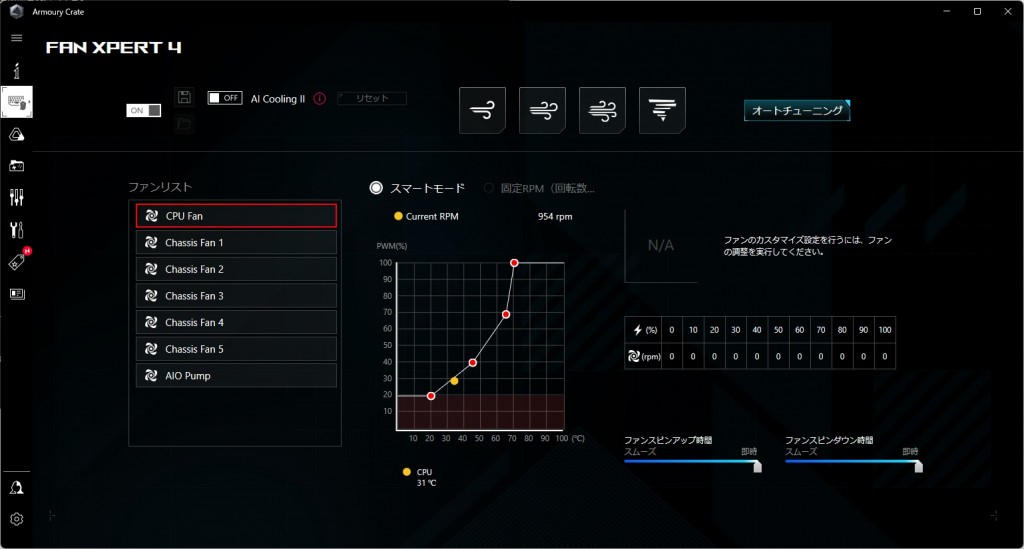This screenshot has height=549, width=1024.
Task: Toggle the fan control ON switch
Action: point(144,110)
